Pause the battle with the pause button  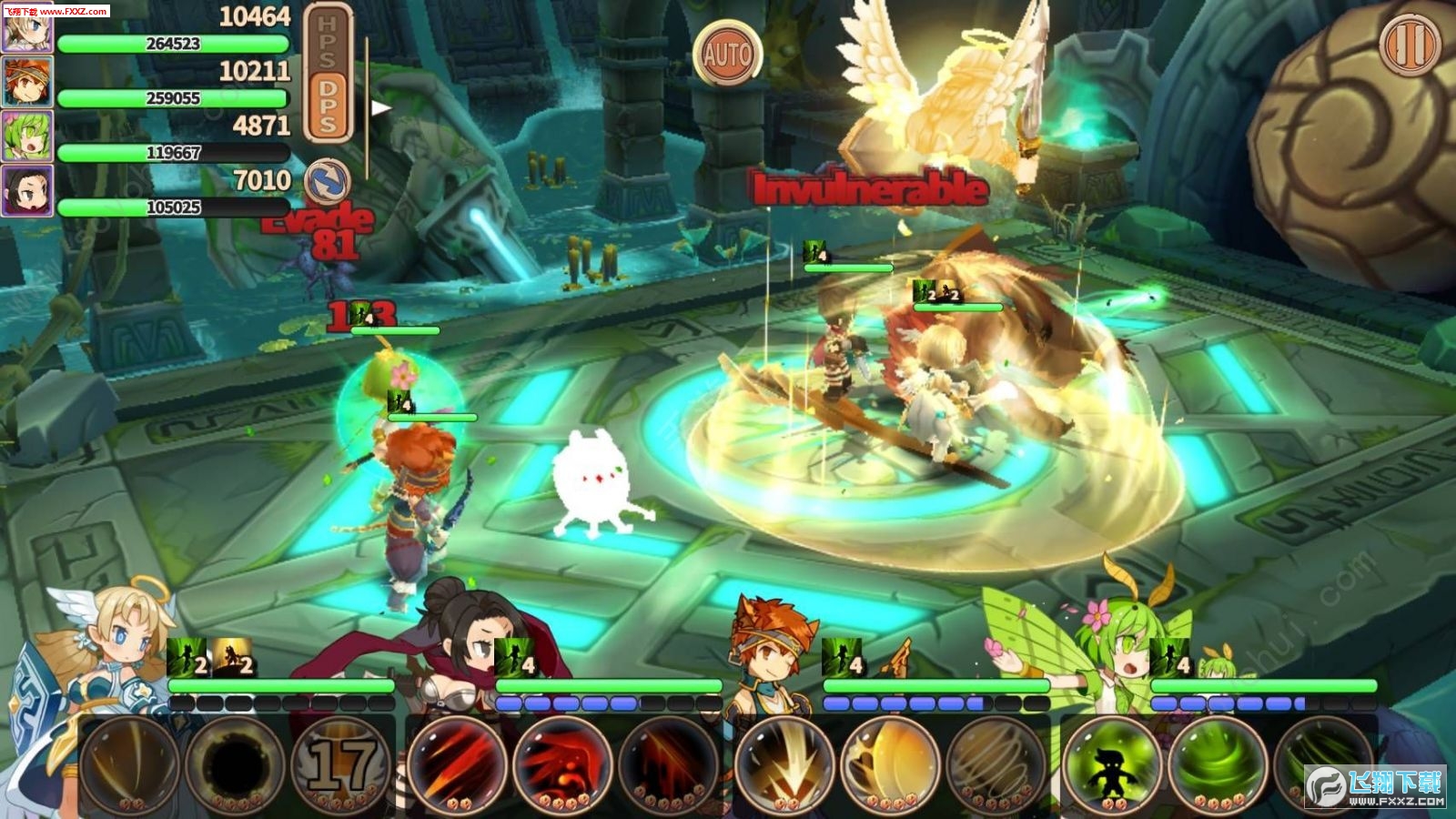pos(1410,44)
